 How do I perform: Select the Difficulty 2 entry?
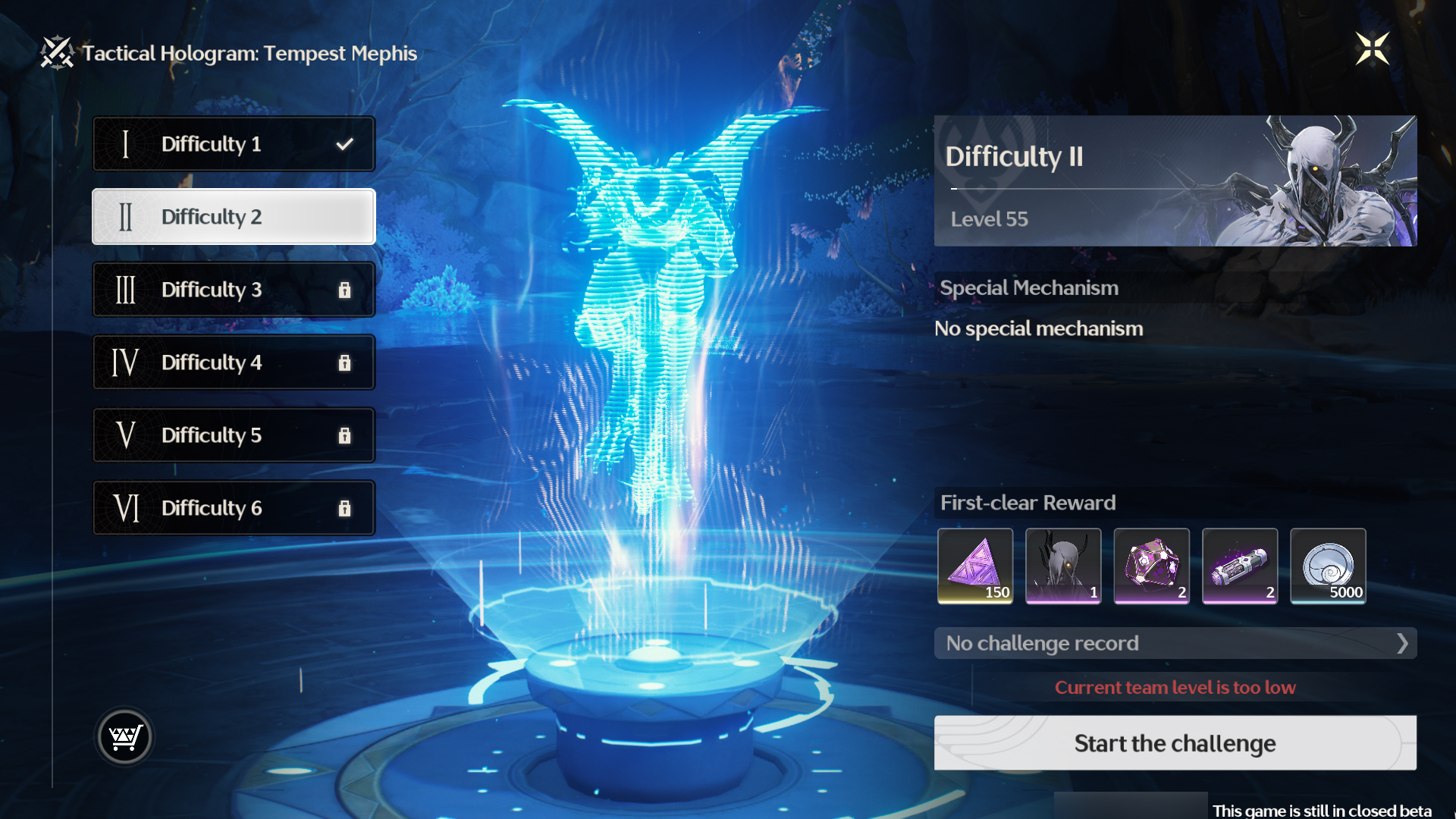(x=234, y=217)
